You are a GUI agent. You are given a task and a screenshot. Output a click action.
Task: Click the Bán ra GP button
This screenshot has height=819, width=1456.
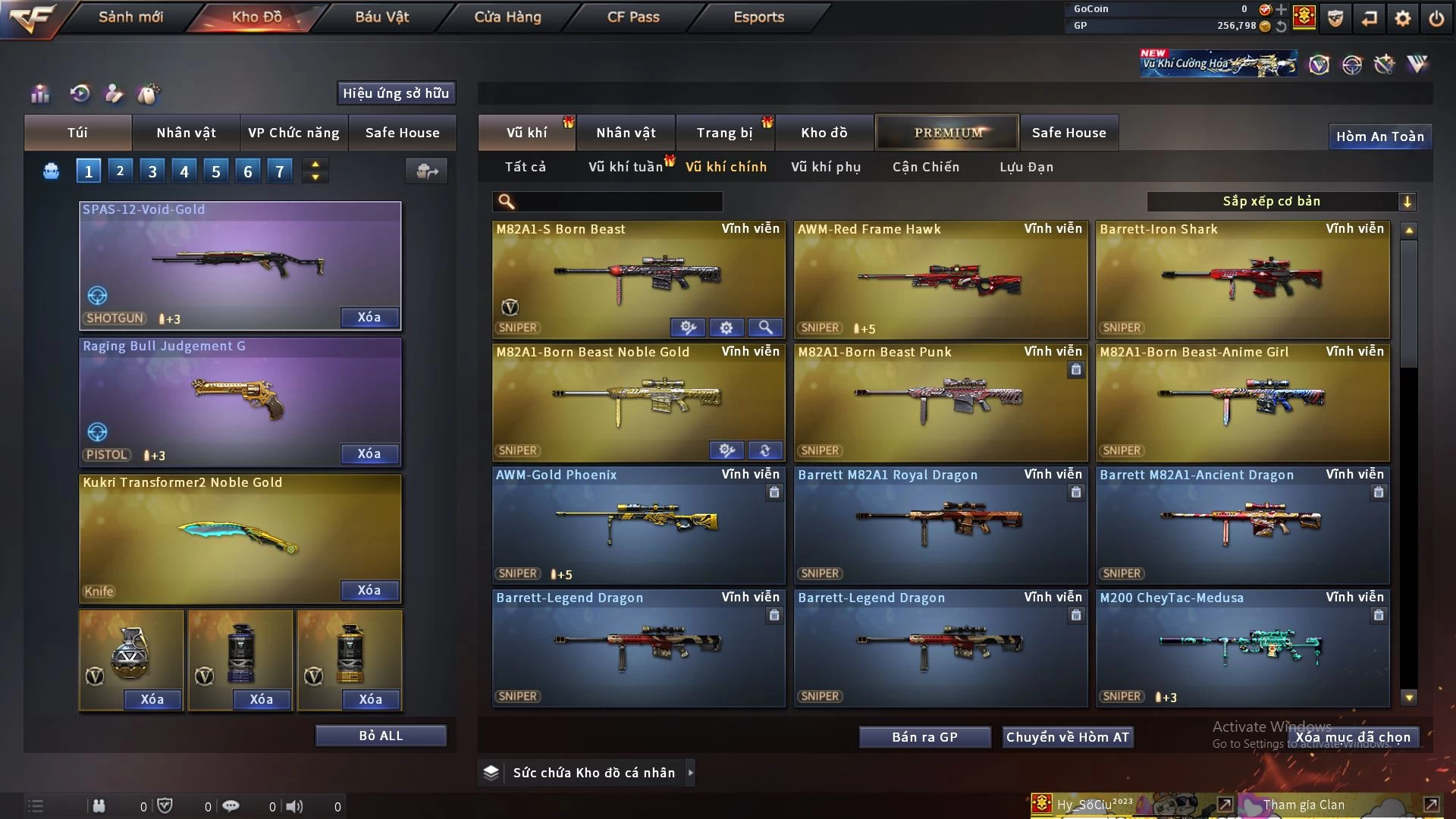coord(924,737)
